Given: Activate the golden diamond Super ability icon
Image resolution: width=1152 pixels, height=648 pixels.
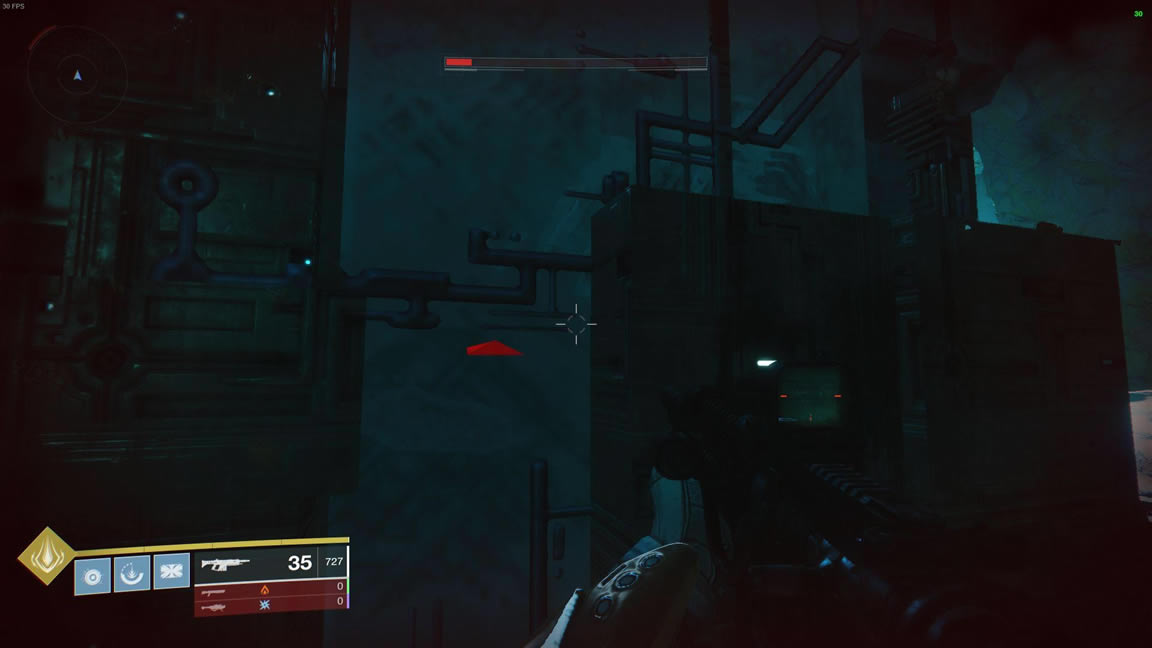Looking at the screenshot, I should point(47,556).
